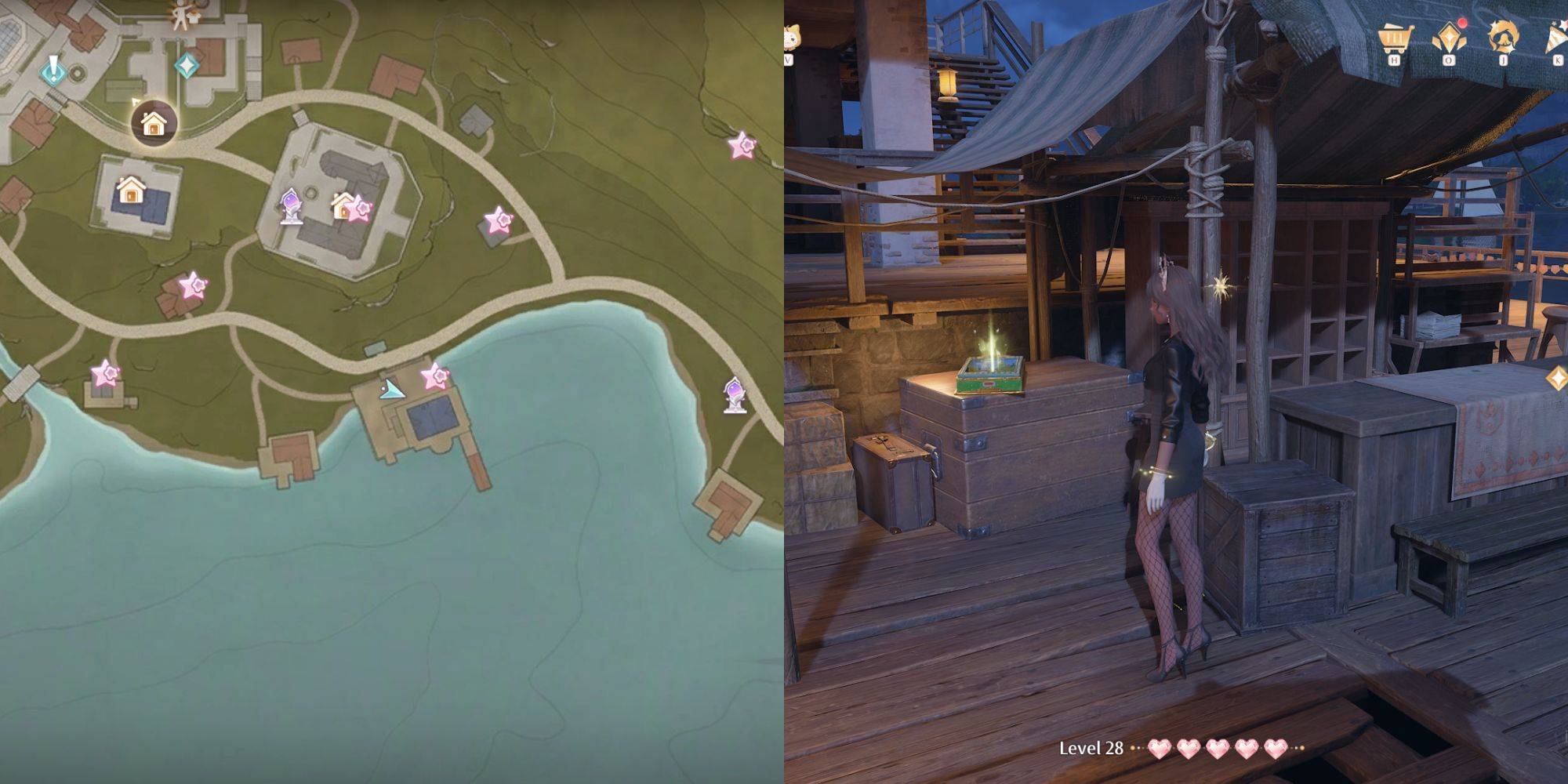Screen dimensions: 1568x784
Task: Select the house marker on the blue-roofed building
Action: pos(131,189)
